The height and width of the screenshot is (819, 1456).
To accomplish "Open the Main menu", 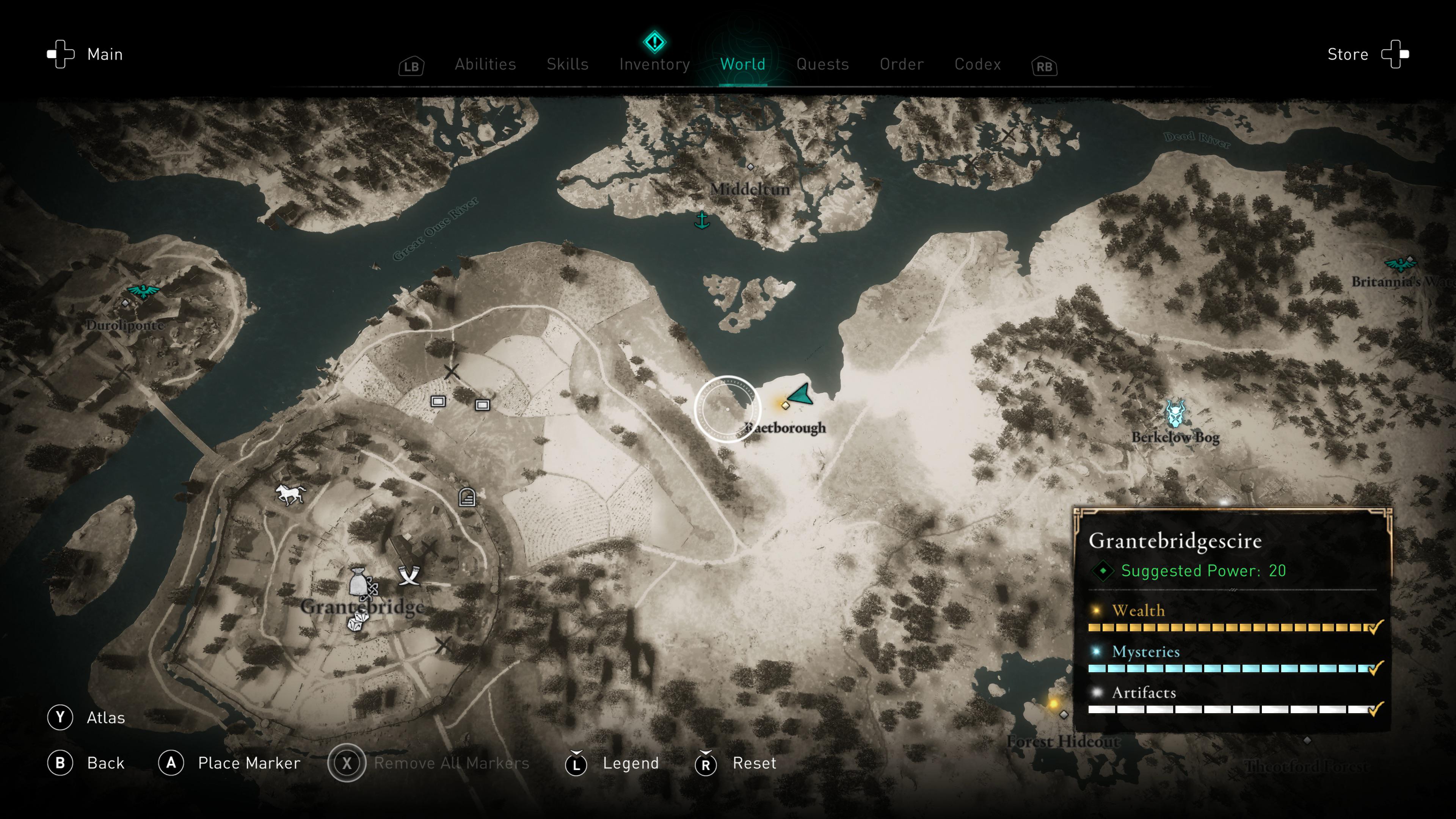I will 85,54.
